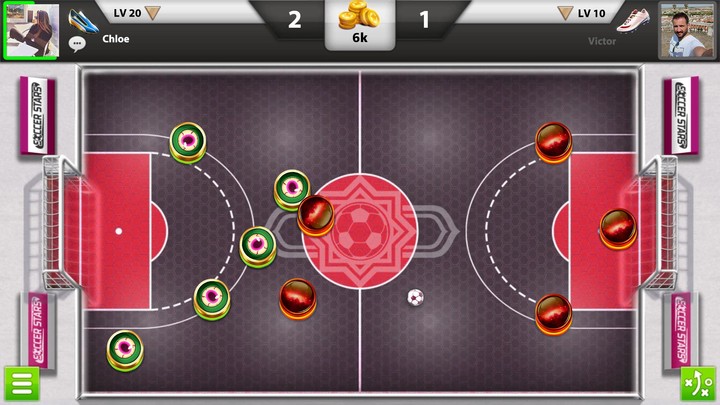Viewport: 720px width, 405px height.
Task: Open the green hamburger menu
Action: (x=20, y=384)
